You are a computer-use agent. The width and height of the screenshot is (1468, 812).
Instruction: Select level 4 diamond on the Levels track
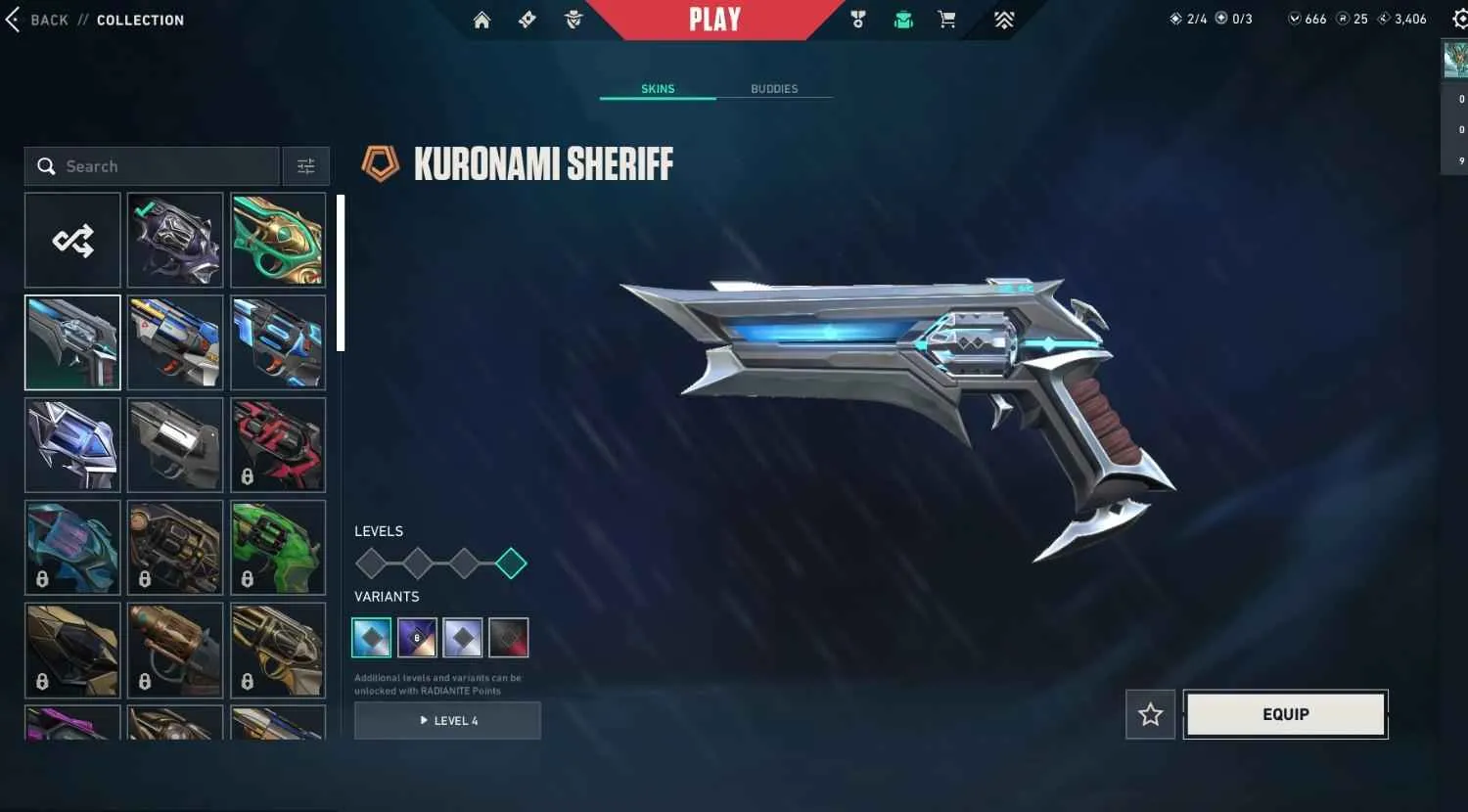(x=510, y=563)
